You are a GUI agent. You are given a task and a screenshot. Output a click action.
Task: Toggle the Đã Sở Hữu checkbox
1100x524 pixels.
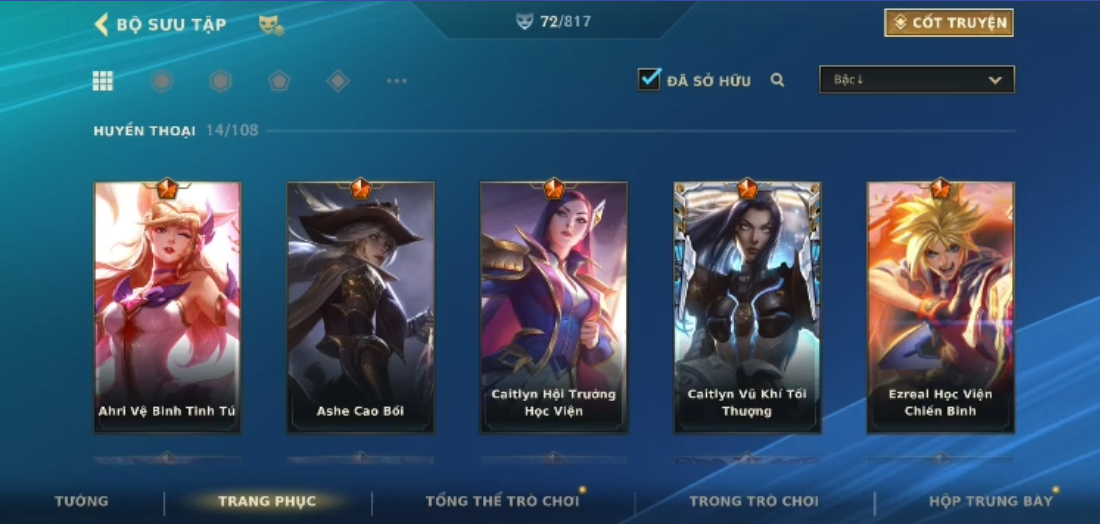[650, 80]
